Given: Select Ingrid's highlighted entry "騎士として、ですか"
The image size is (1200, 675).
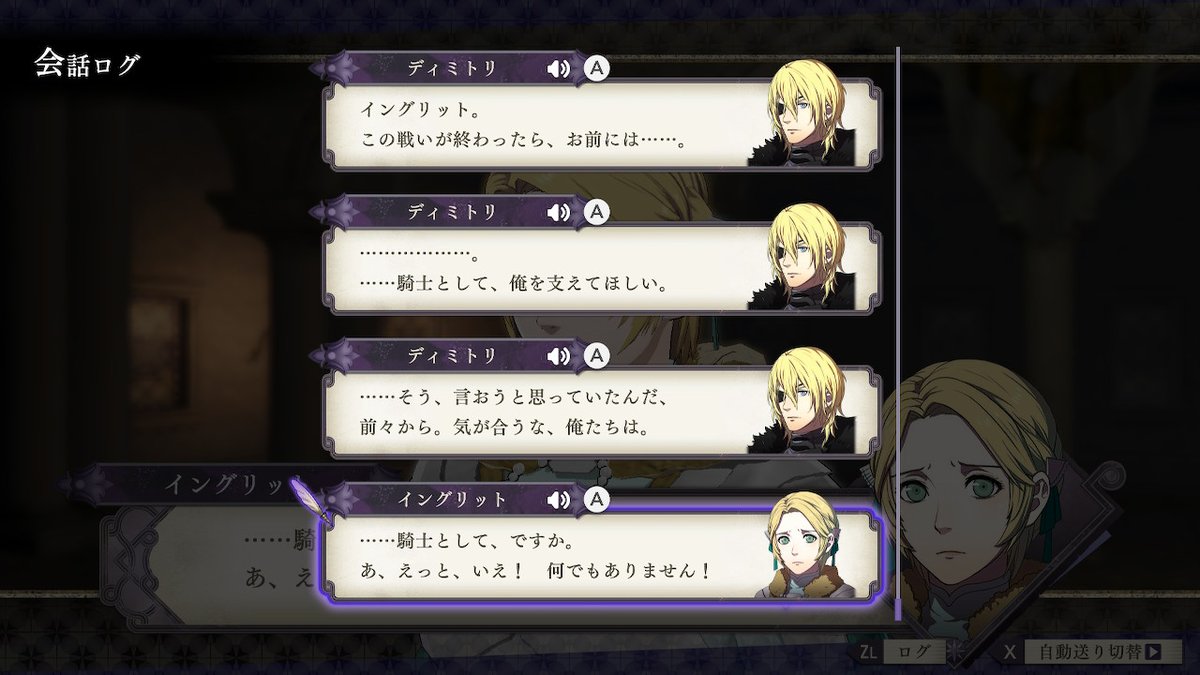Looking at the screenshot, I should coord(540,555).
